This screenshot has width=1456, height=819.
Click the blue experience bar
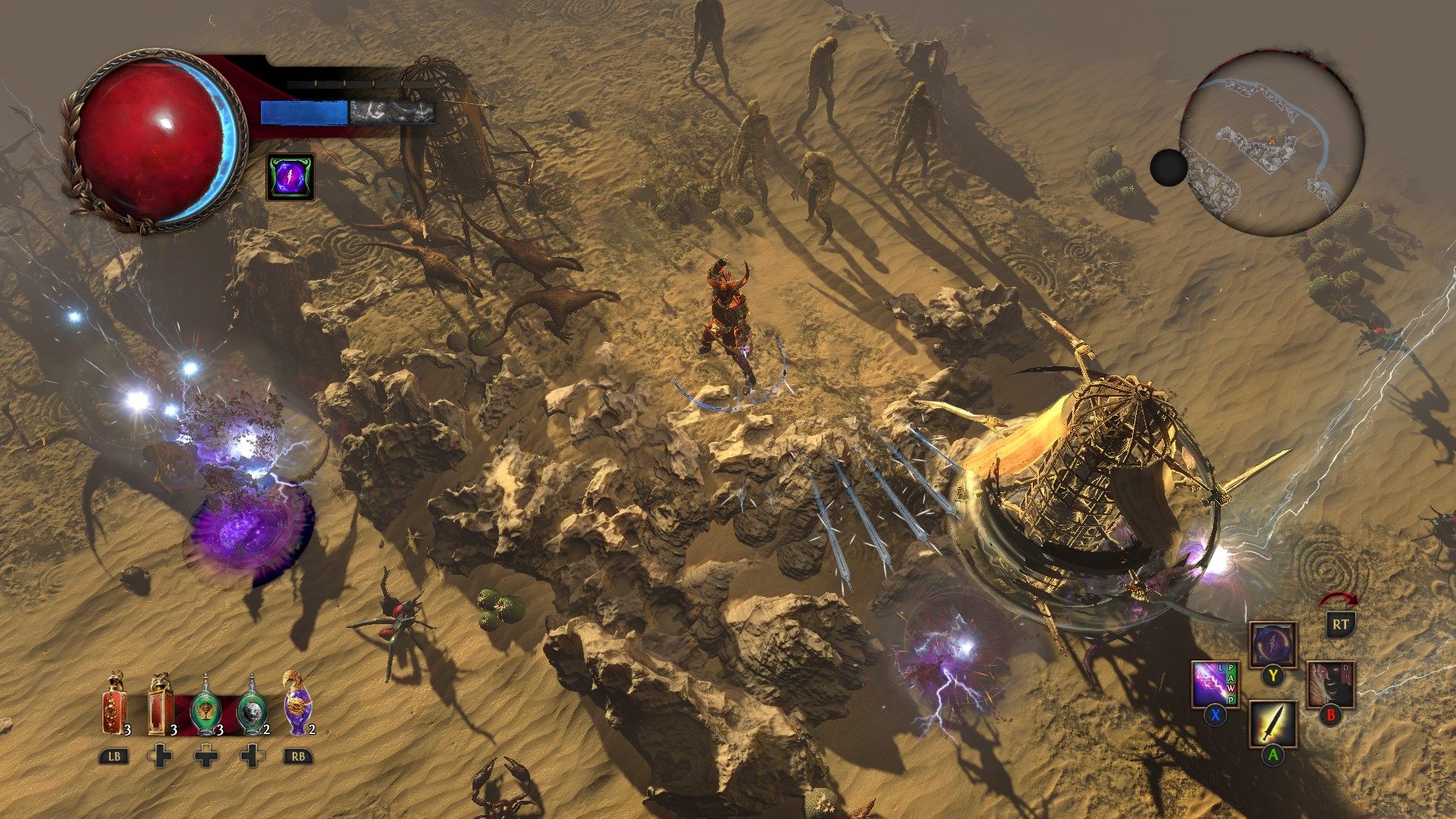click(303, 111)
